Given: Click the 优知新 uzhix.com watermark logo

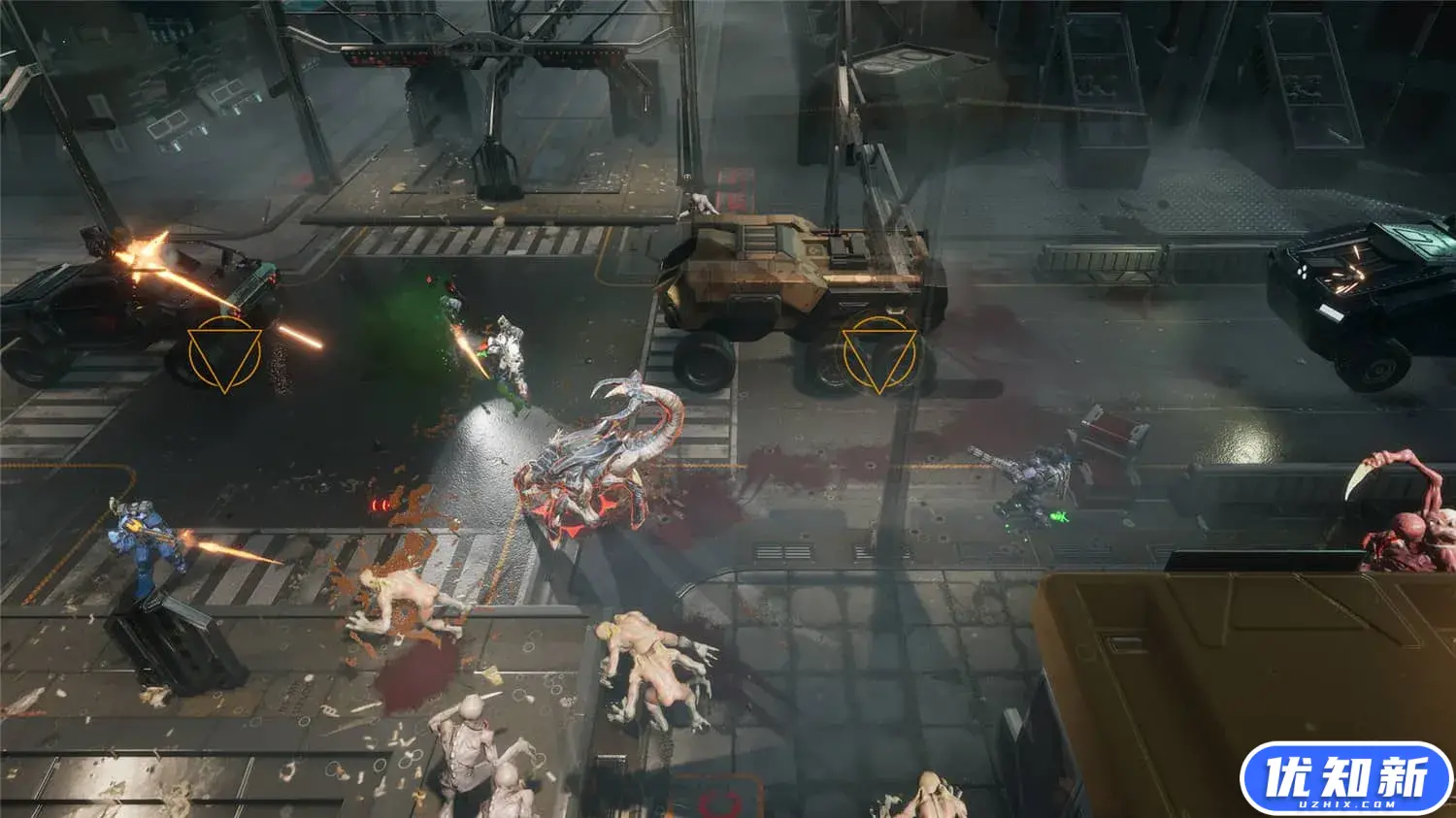Looking at the screenshot, I should (x=1345, y=779).
